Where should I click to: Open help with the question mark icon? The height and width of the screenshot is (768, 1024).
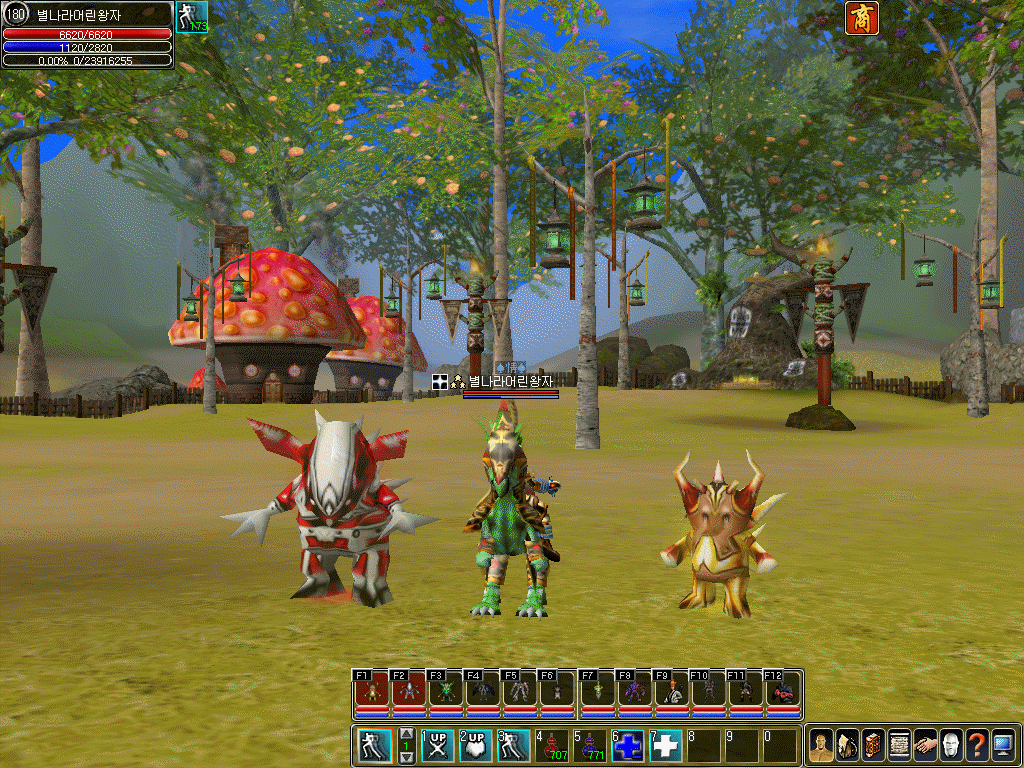tap(977, 746)
